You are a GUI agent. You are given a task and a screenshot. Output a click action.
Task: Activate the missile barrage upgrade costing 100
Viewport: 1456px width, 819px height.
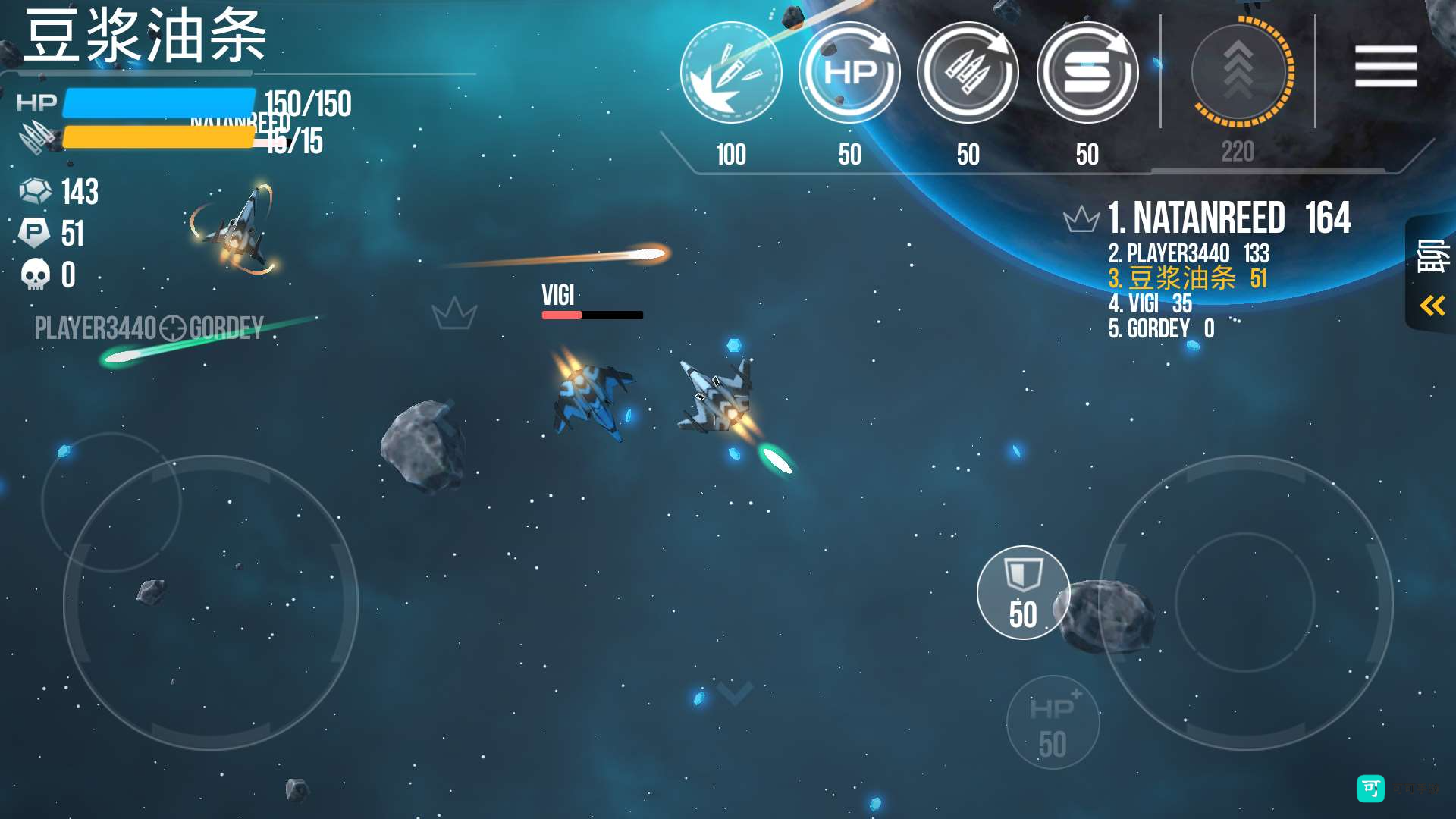(x=731, y=73)
